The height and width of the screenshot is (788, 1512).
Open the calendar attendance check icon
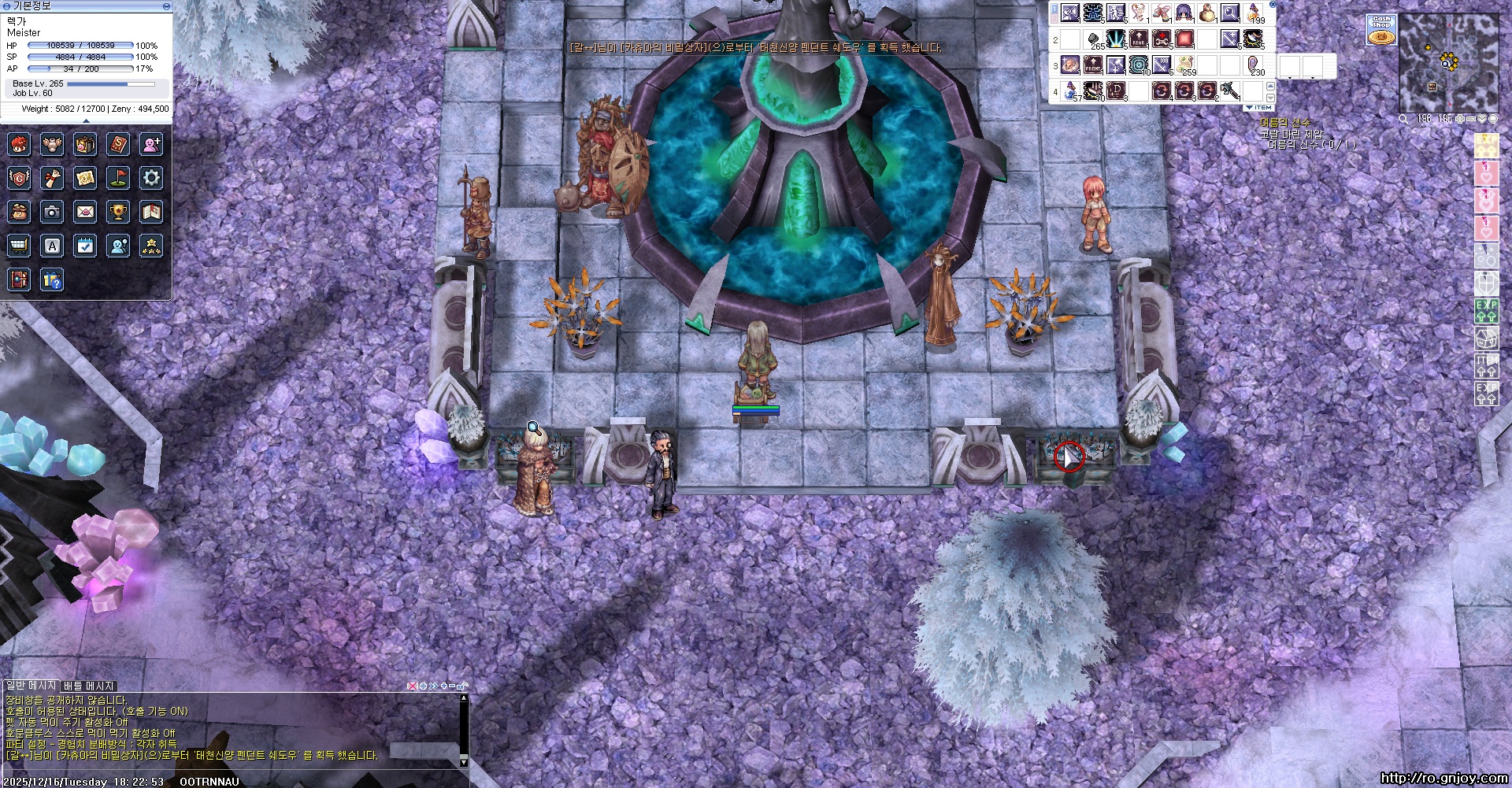point(85,246)
